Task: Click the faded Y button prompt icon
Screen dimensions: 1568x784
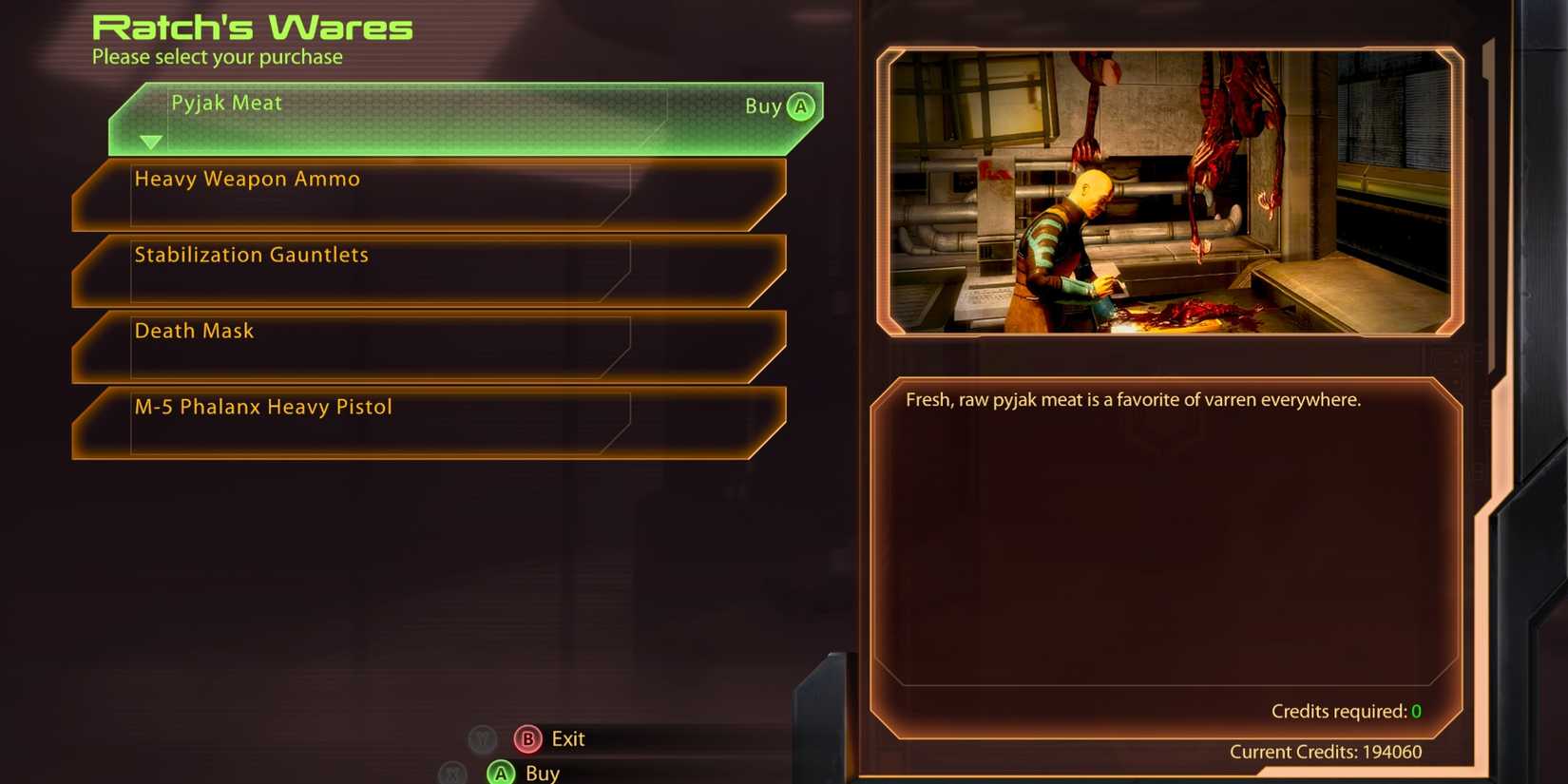Action: tap(483, 739)
